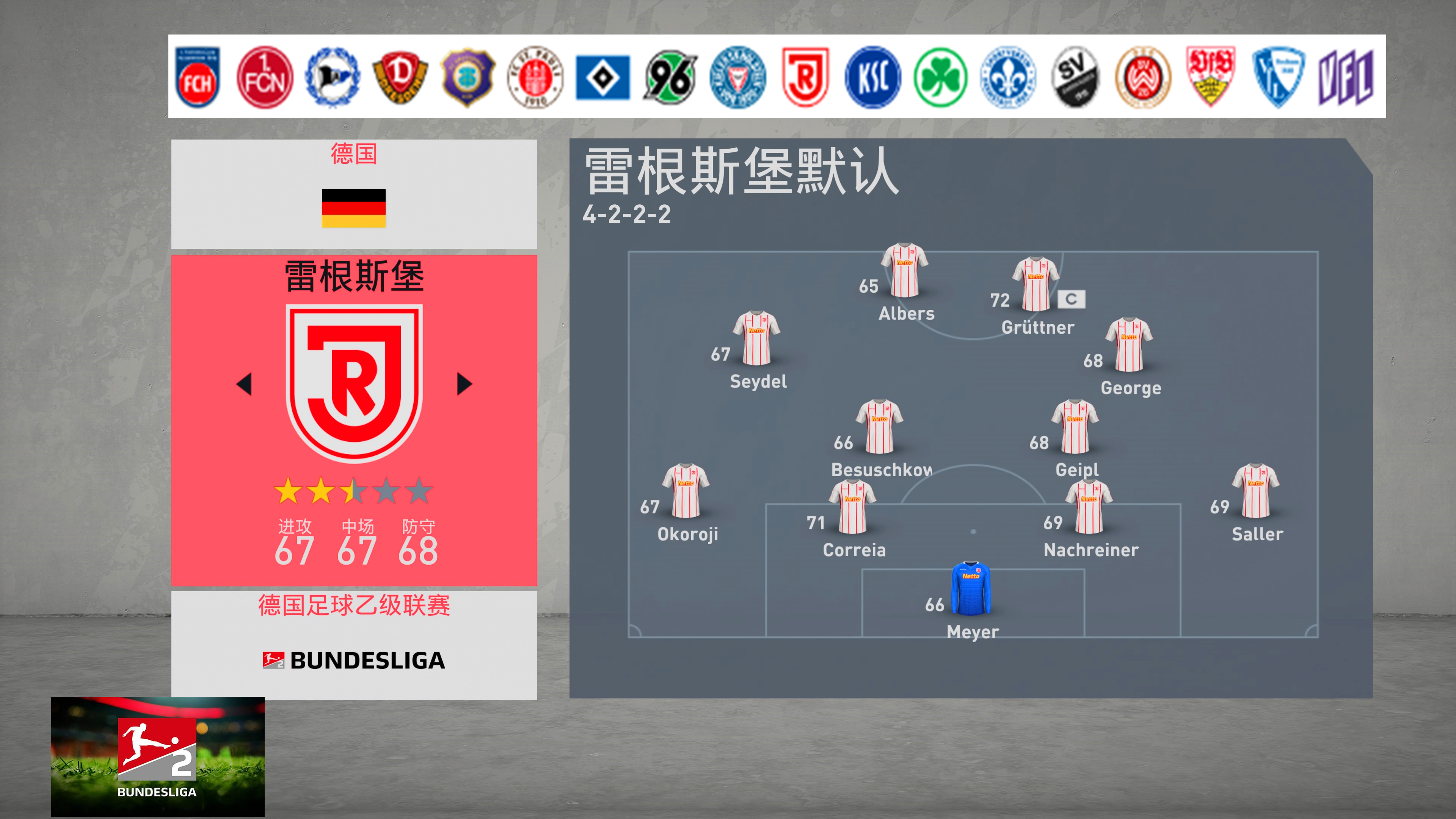Select the FCH Heidenheim crest
1456x819 pixels.
(197, 77)
